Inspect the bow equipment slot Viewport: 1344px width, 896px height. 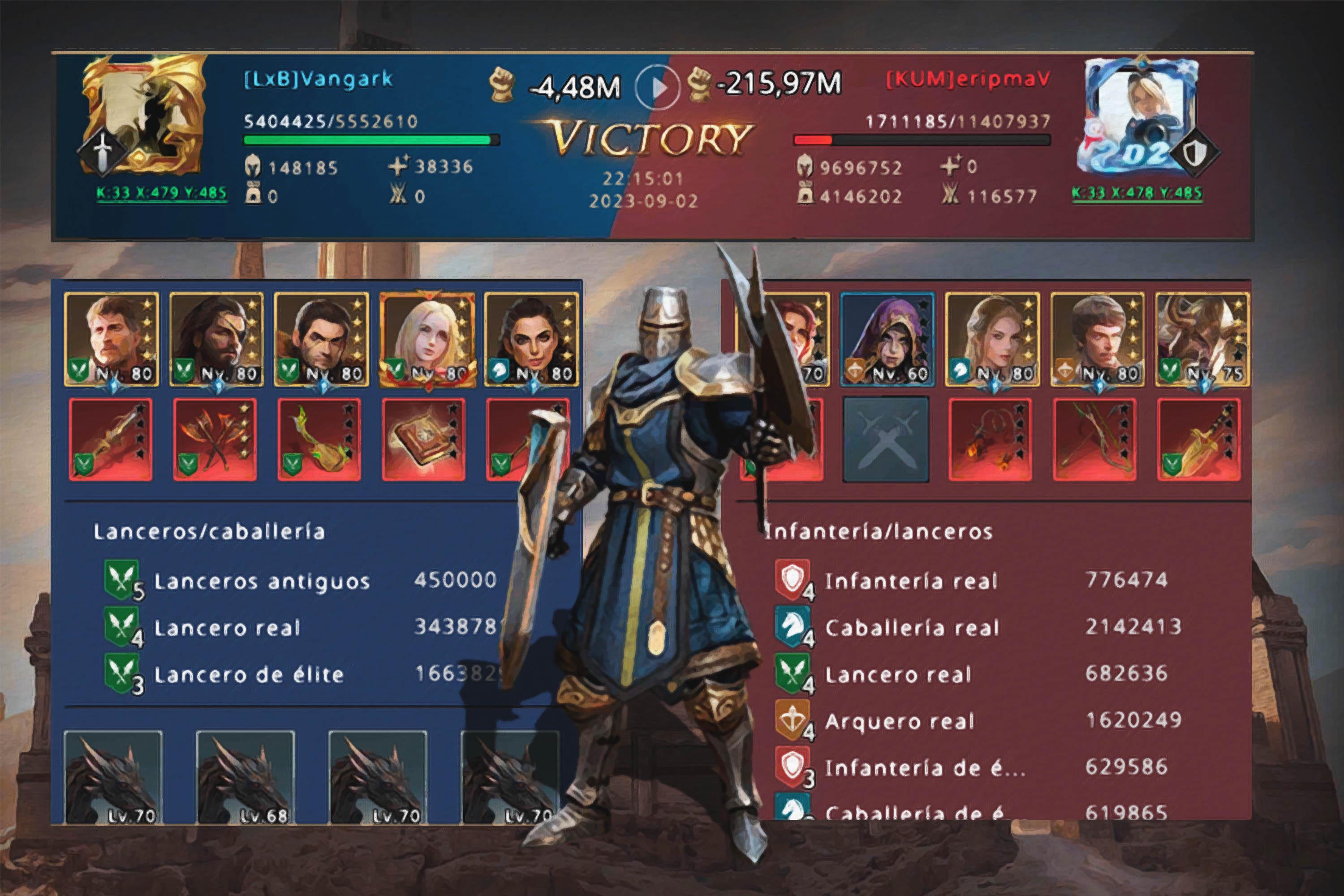click(x=1095, y=439)
